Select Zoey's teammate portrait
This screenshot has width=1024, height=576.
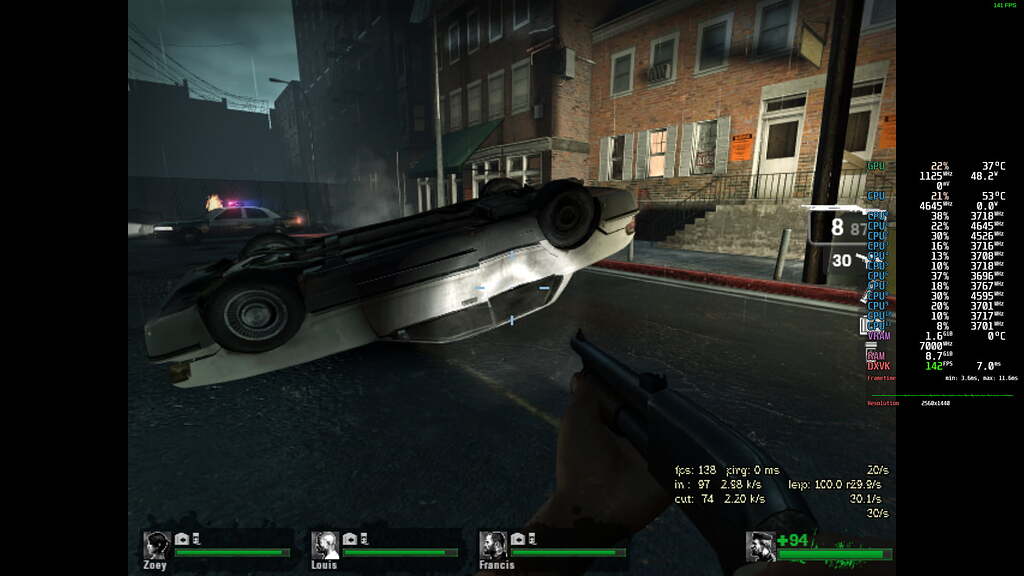click(x=157, y=545)
